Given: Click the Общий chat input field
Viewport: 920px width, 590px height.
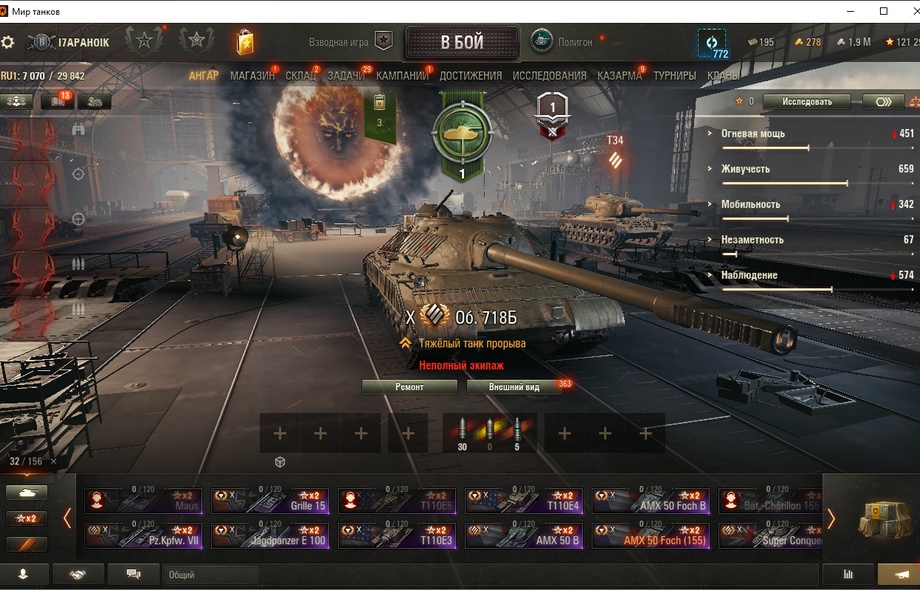Looking at the screenshot, I should [210, 575].
